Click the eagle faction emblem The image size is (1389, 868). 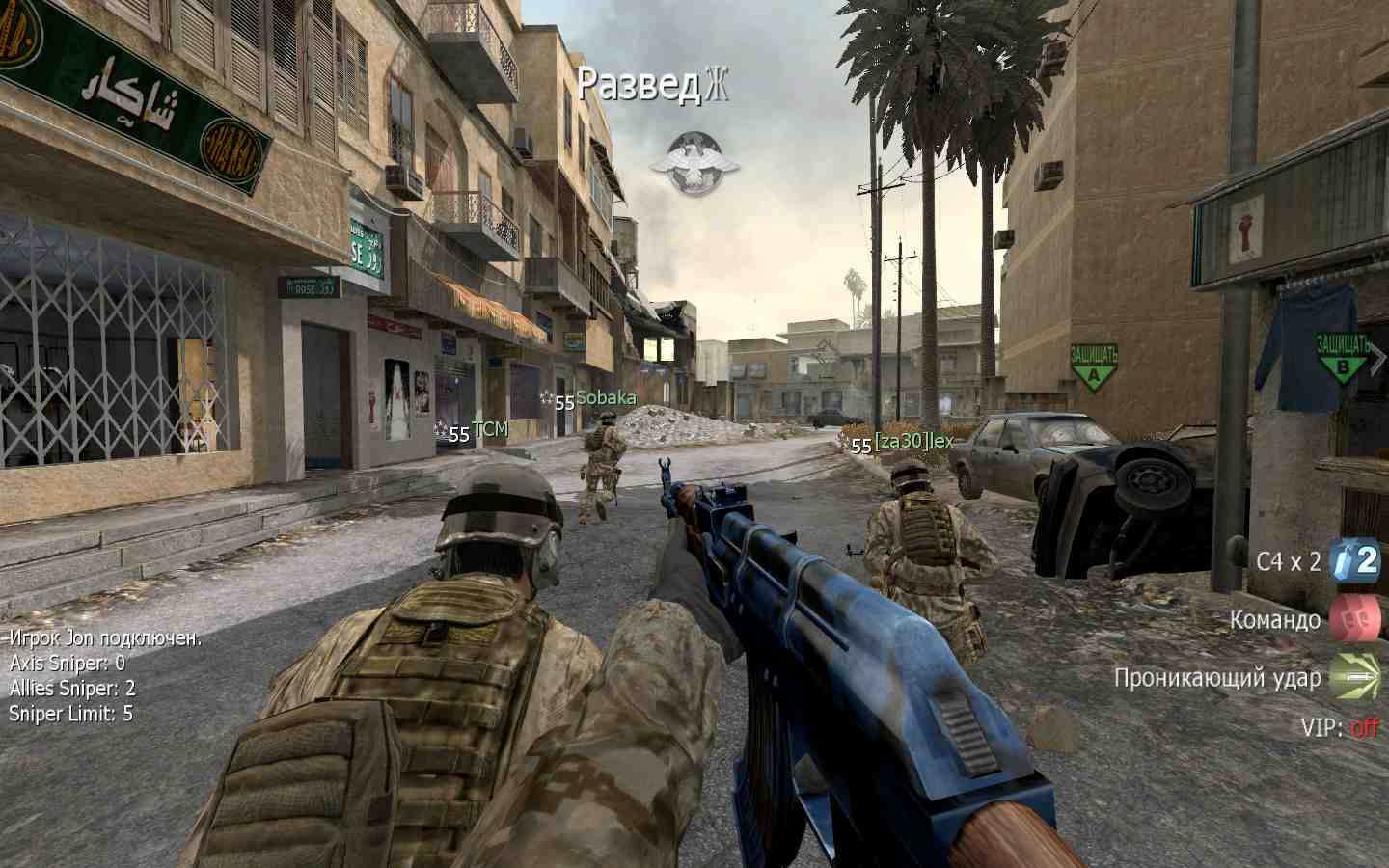(694, 162)
